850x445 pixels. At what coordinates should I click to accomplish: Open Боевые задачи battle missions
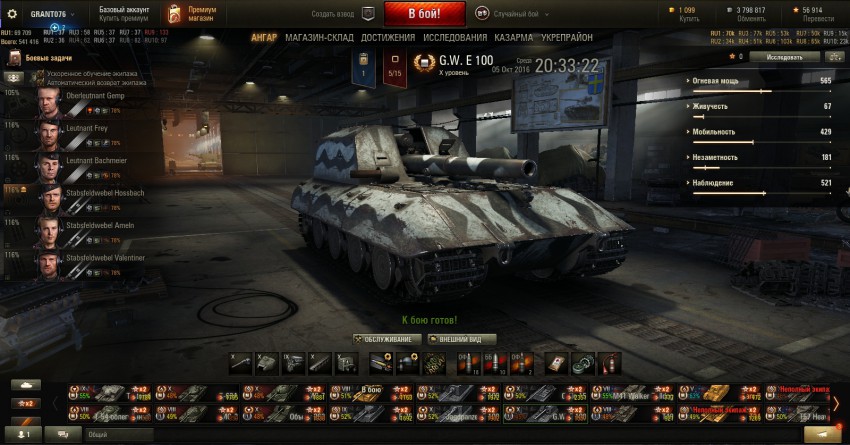(x=41, y=59)
